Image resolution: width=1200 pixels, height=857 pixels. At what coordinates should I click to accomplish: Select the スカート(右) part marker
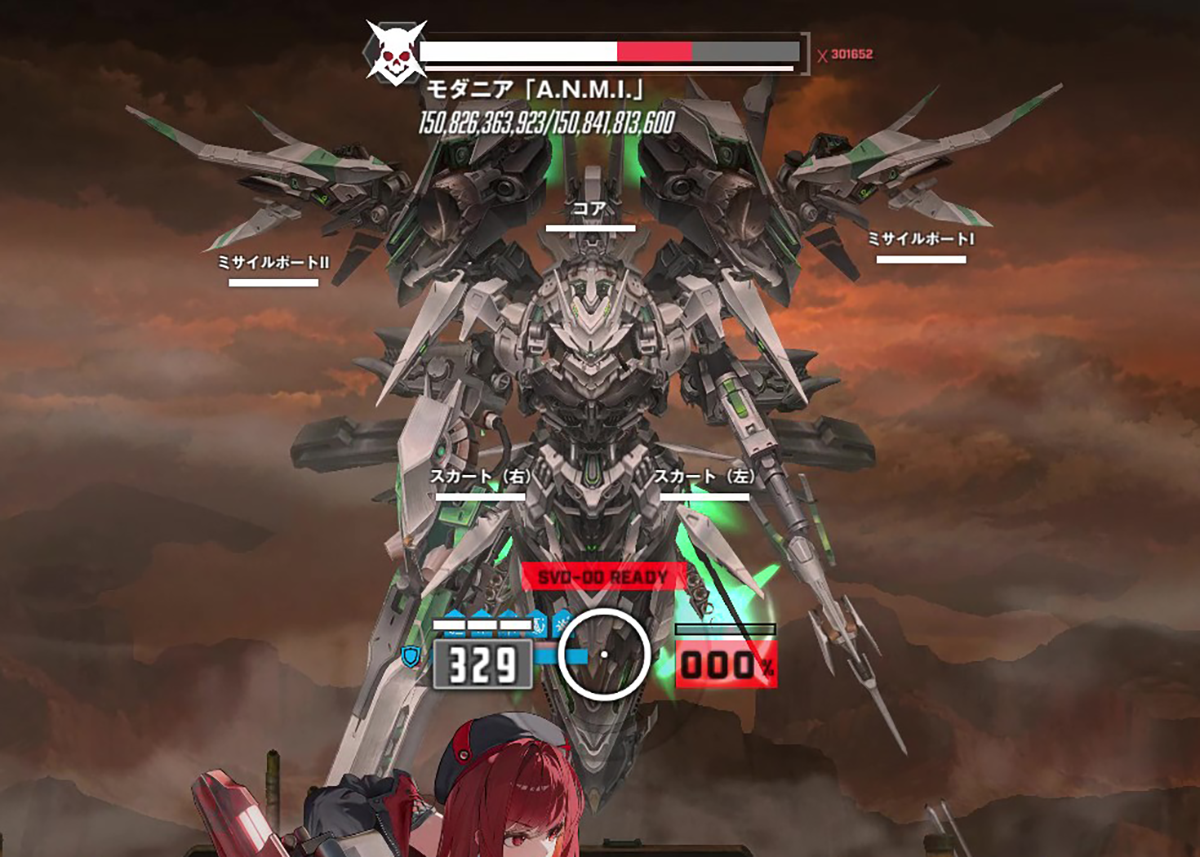click(480, 485)
